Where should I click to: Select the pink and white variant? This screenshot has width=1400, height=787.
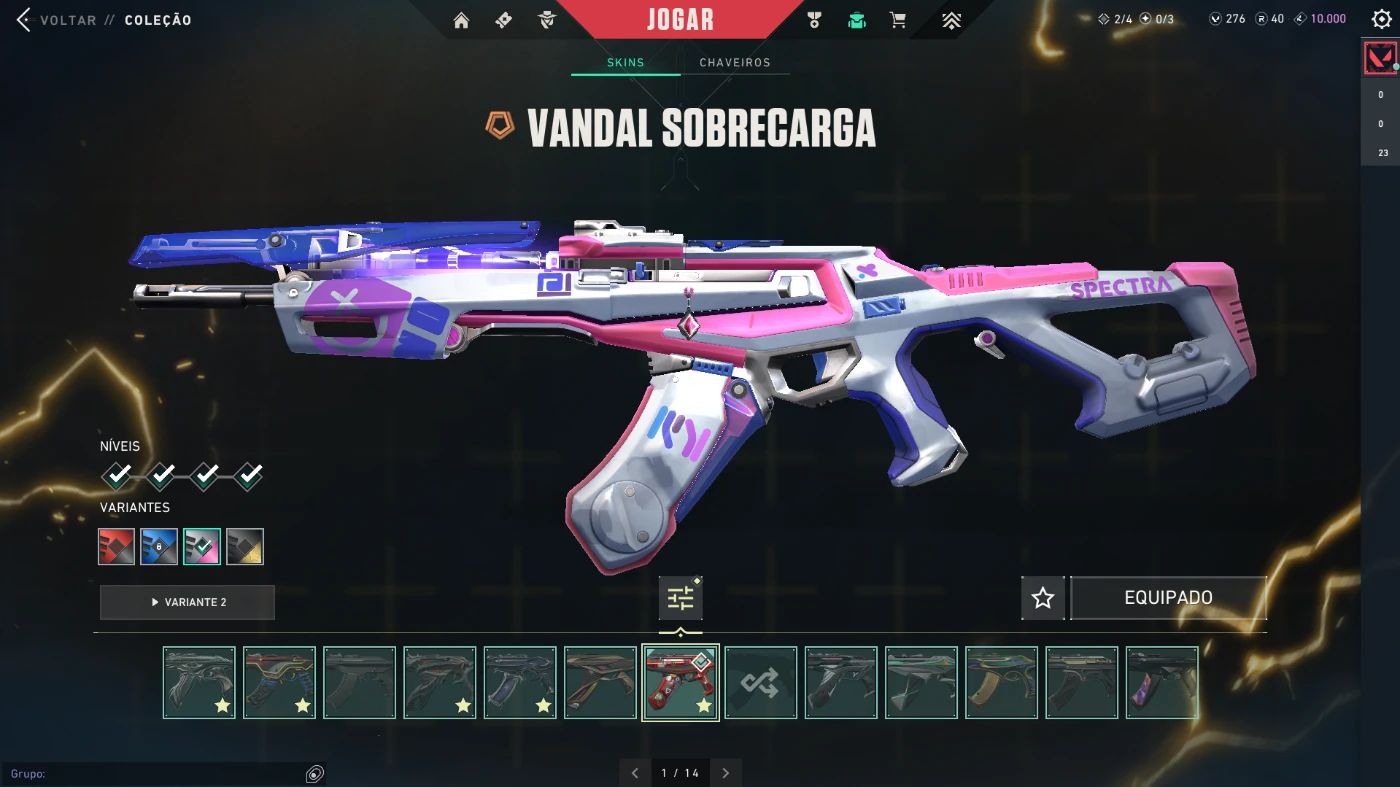tap(202, 547)
